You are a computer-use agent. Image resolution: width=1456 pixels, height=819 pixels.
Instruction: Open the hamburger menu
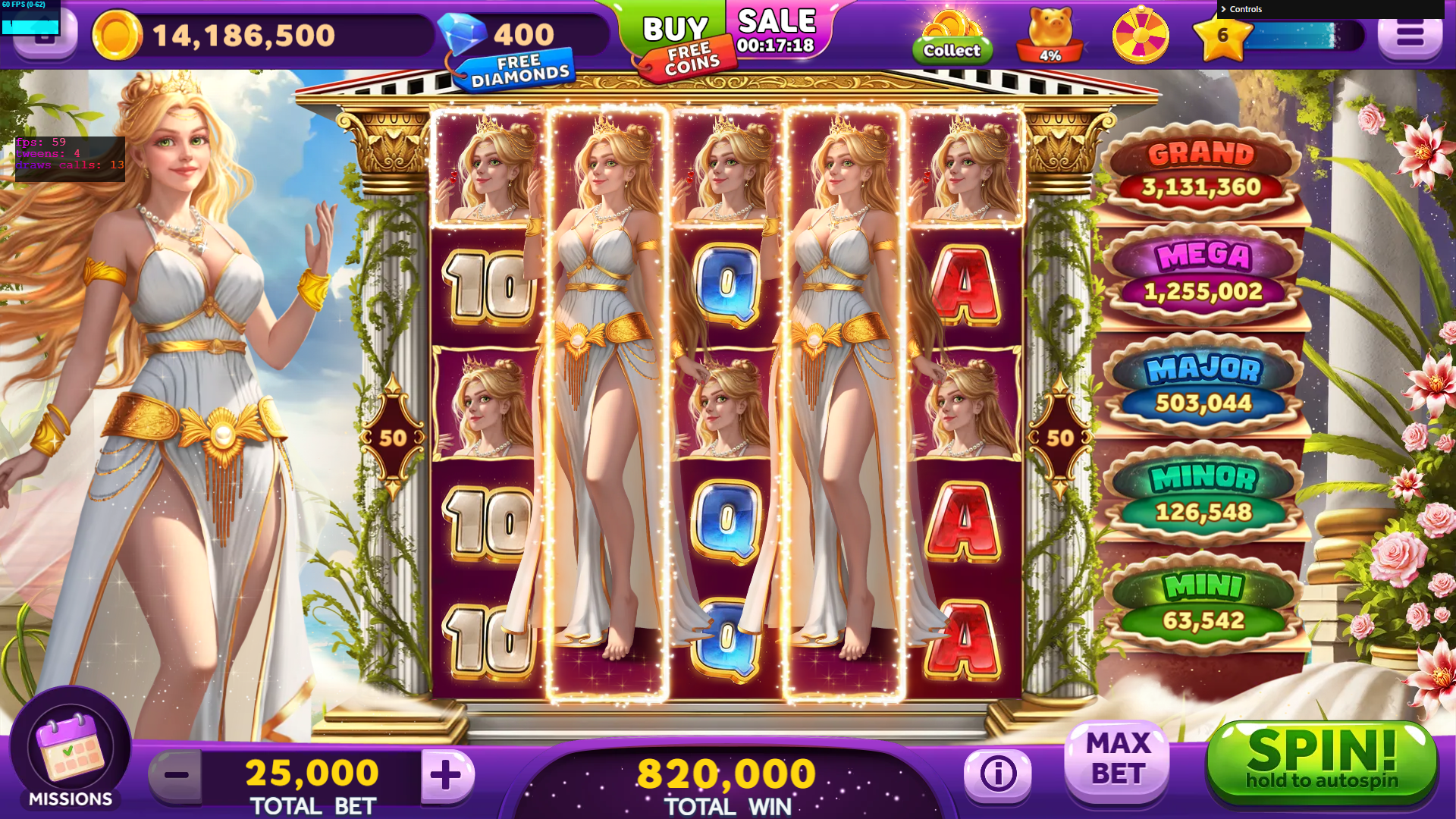coord(1409,35)
